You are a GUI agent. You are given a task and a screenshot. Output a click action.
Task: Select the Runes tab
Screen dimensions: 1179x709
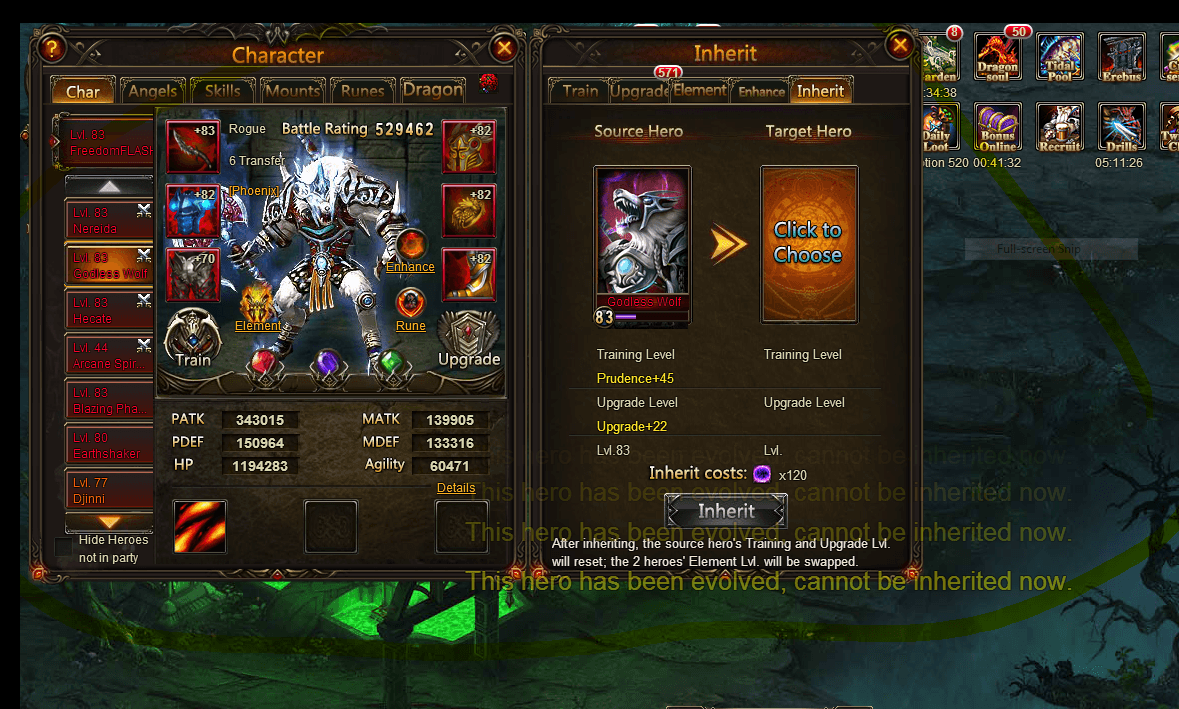point(362,91)
